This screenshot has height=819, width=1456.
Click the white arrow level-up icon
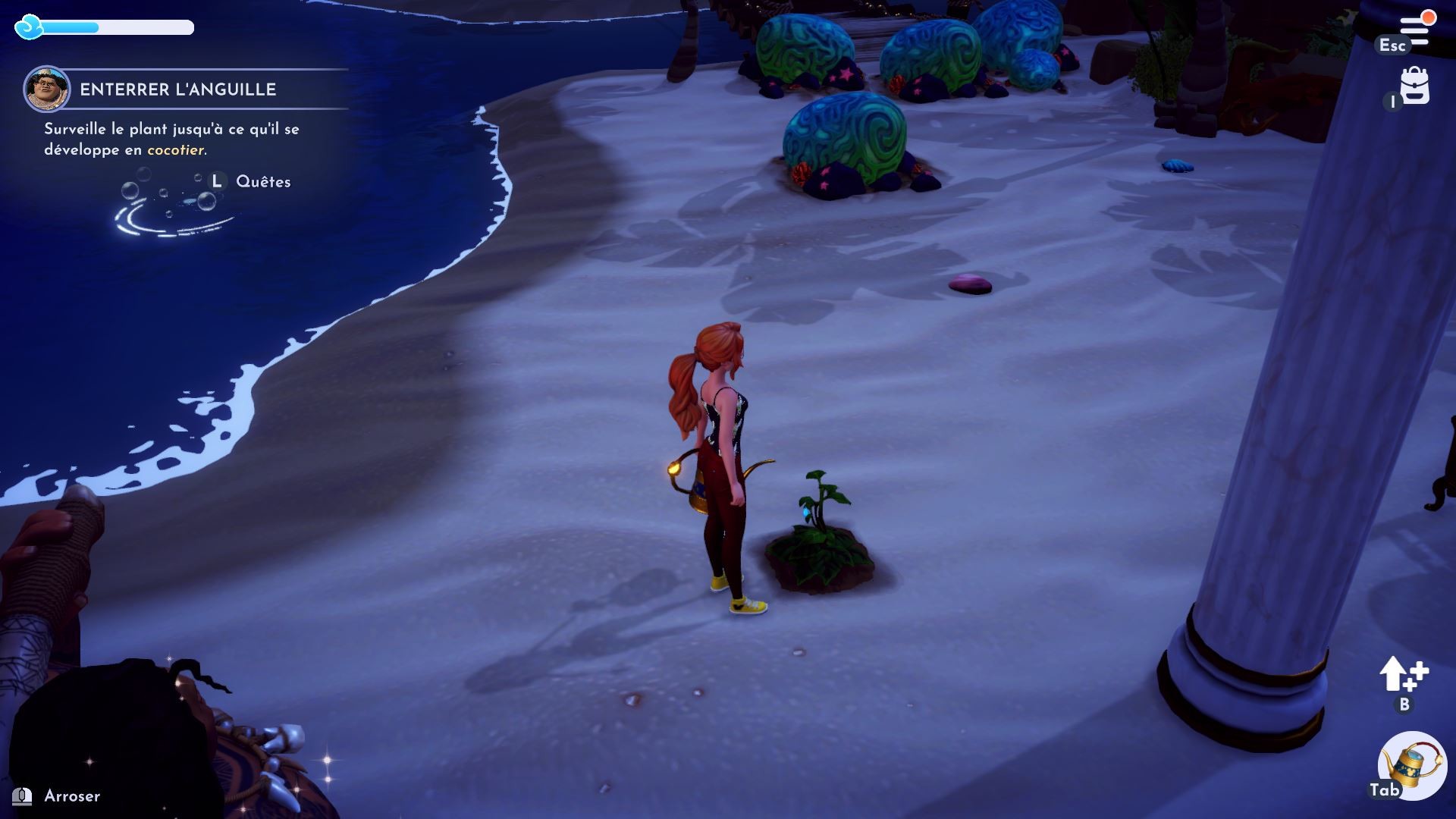pyautogui.click(x=1403, y=674)
